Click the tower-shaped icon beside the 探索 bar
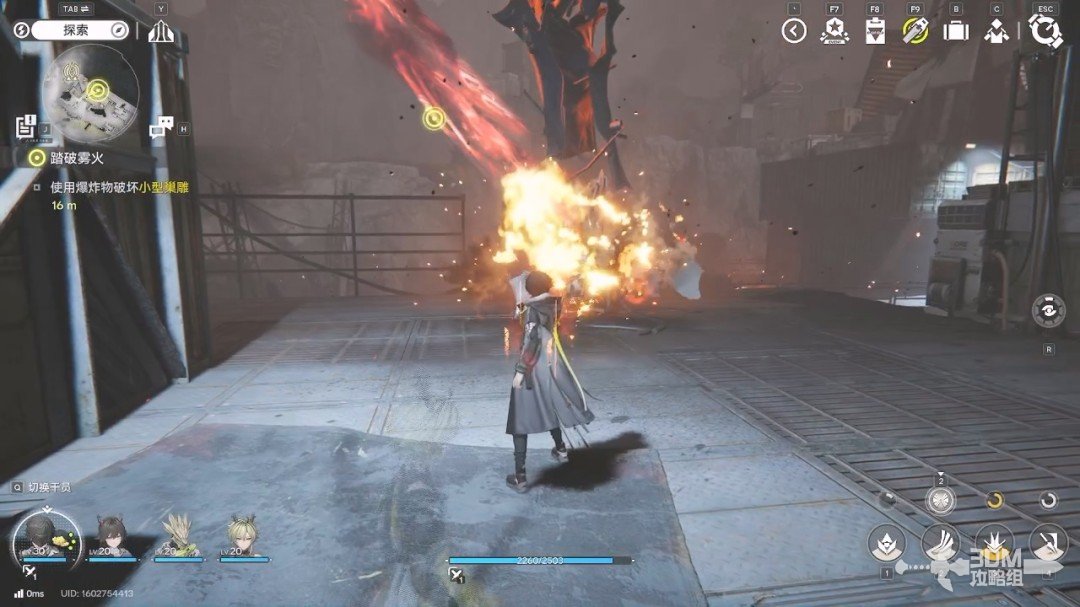 point(161,31)
